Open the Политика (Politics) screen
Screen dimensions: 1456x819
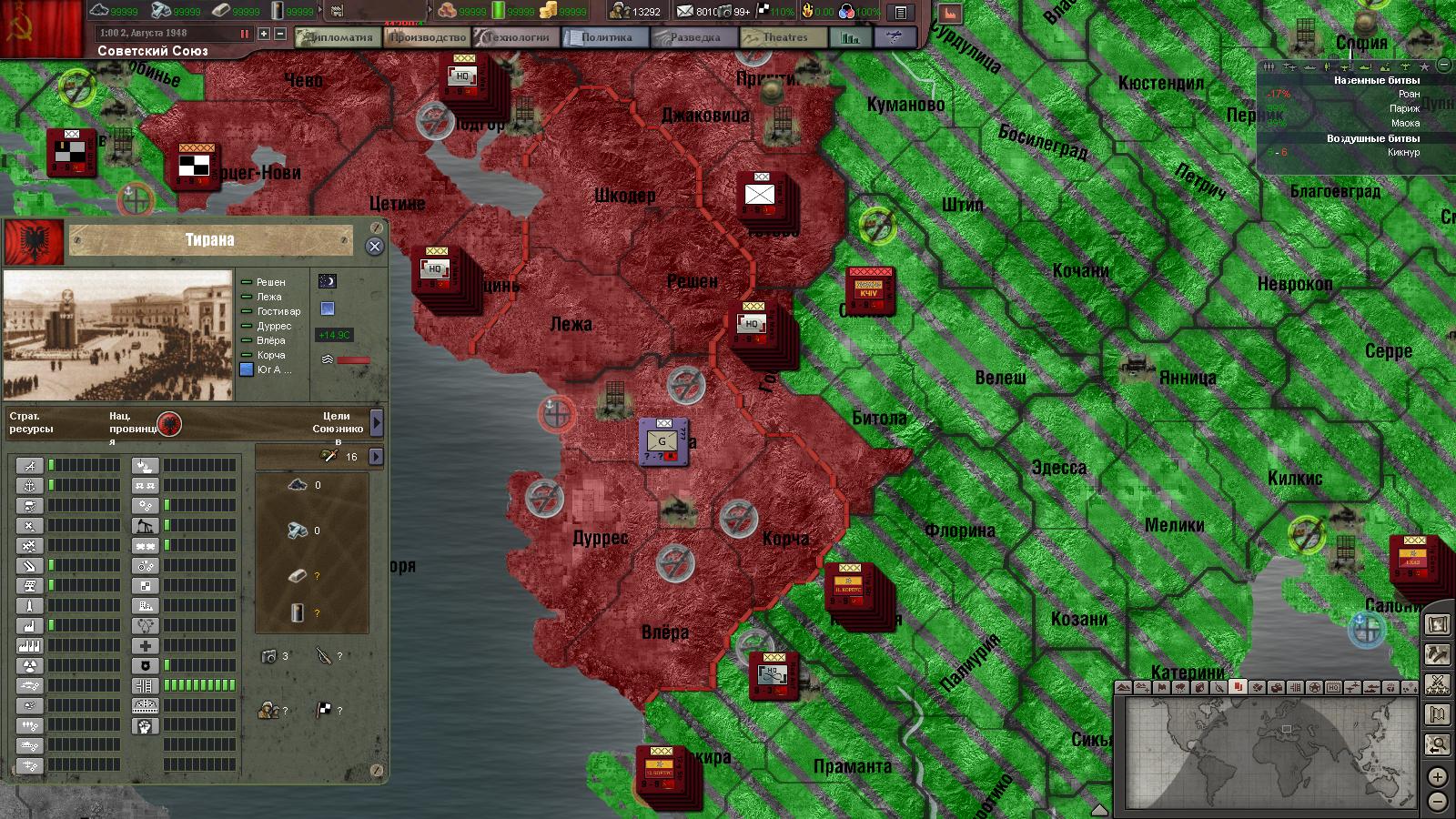pyautogui.click(x=605, y=37)
